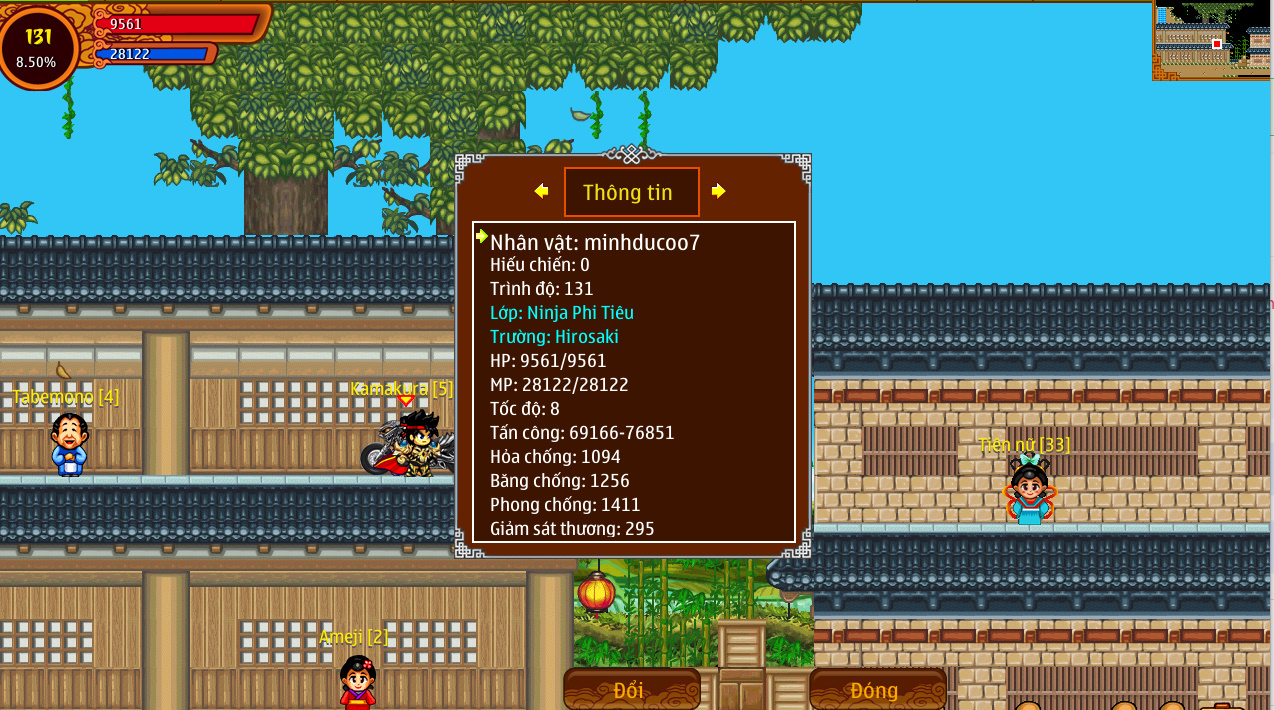Screen dimensions: 1274x710
Task: Go to next tab with right arrow
Action: 718,191
